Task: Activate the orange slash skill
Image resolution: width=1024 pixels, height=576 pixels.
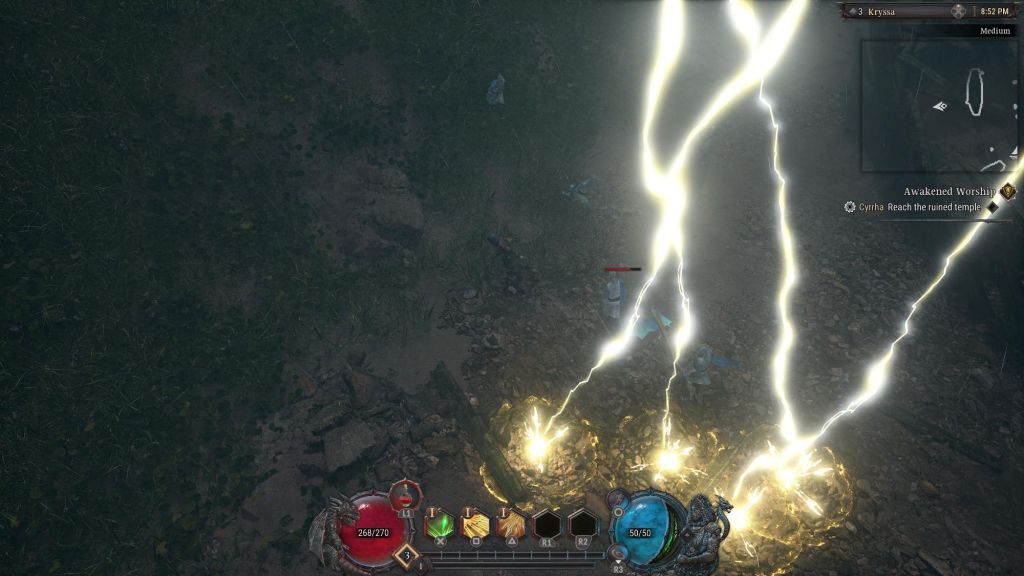Action: coord(511,524)
